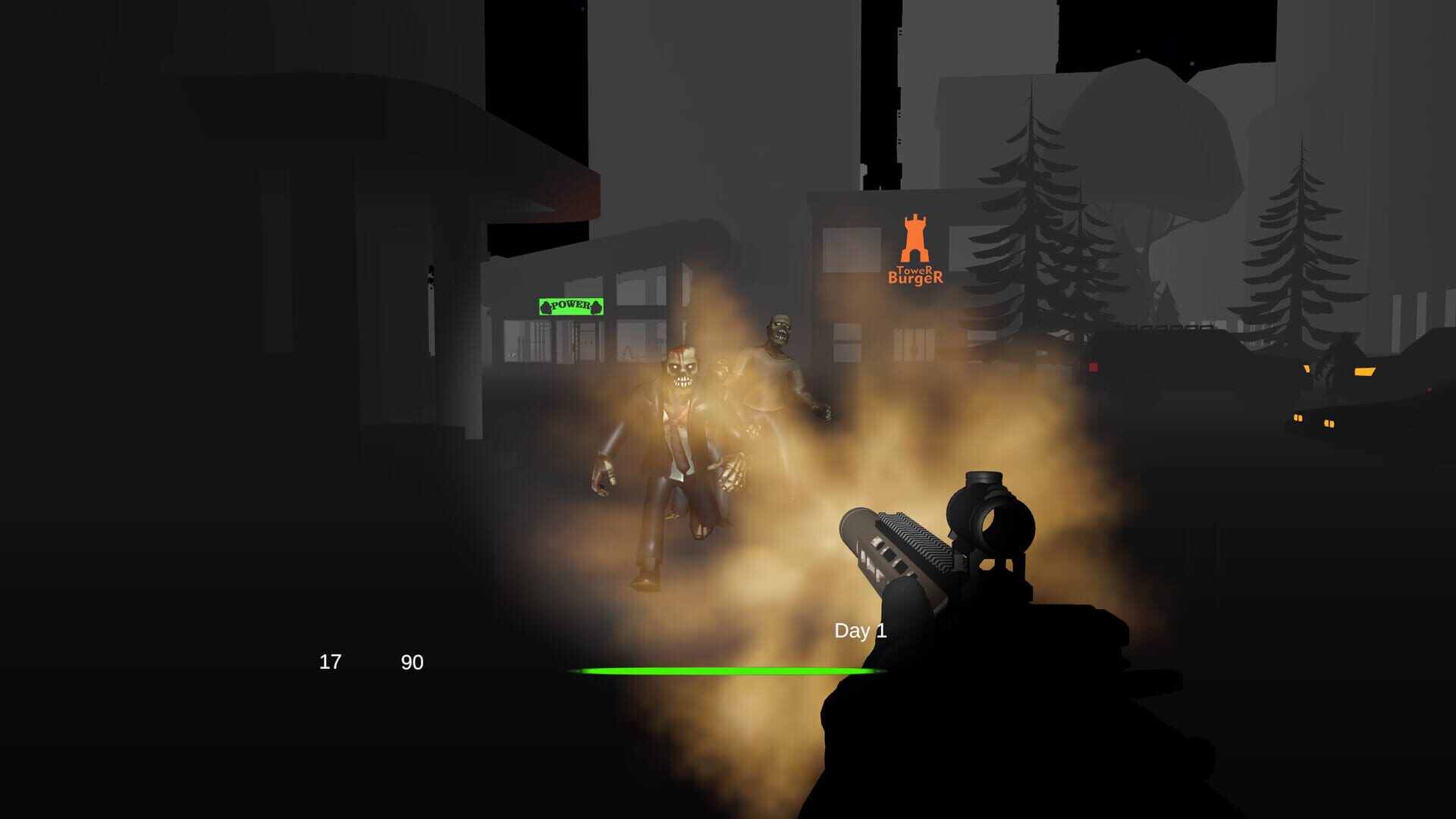Viewport: 1456px width, 819px height.
Task: Click the TowerR BurgeR restaurant text
Action: pyautogui.click(x=916, y=275)
